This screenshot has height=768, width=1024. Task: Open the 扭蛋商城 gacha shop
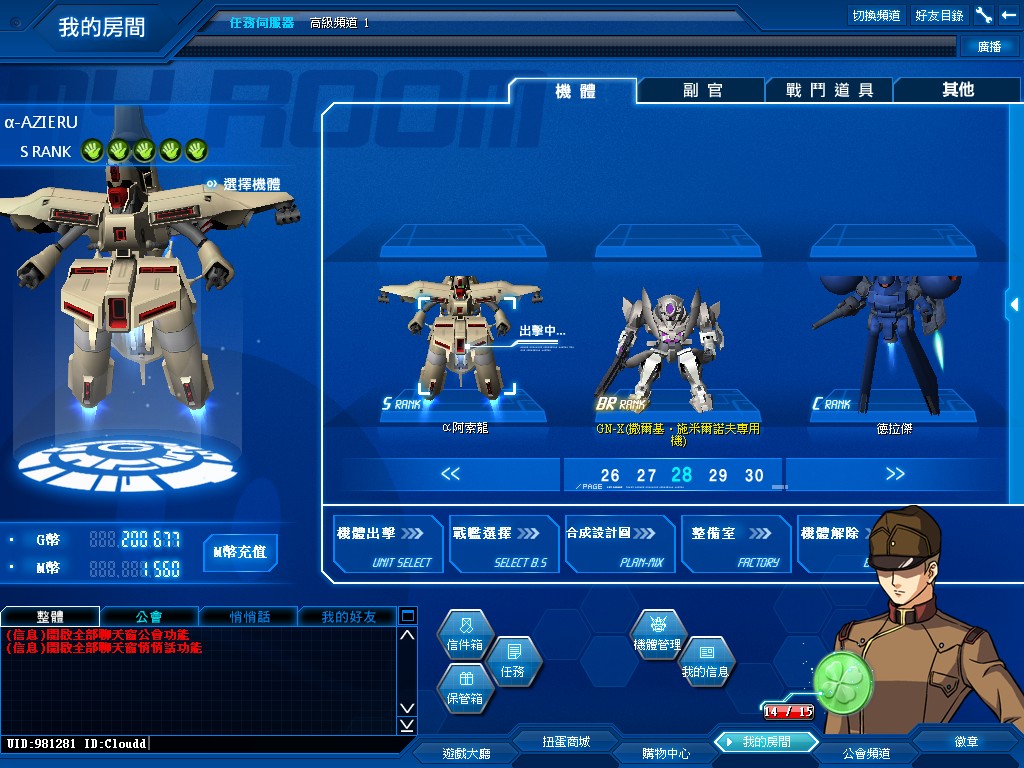[x=566, y=742]
